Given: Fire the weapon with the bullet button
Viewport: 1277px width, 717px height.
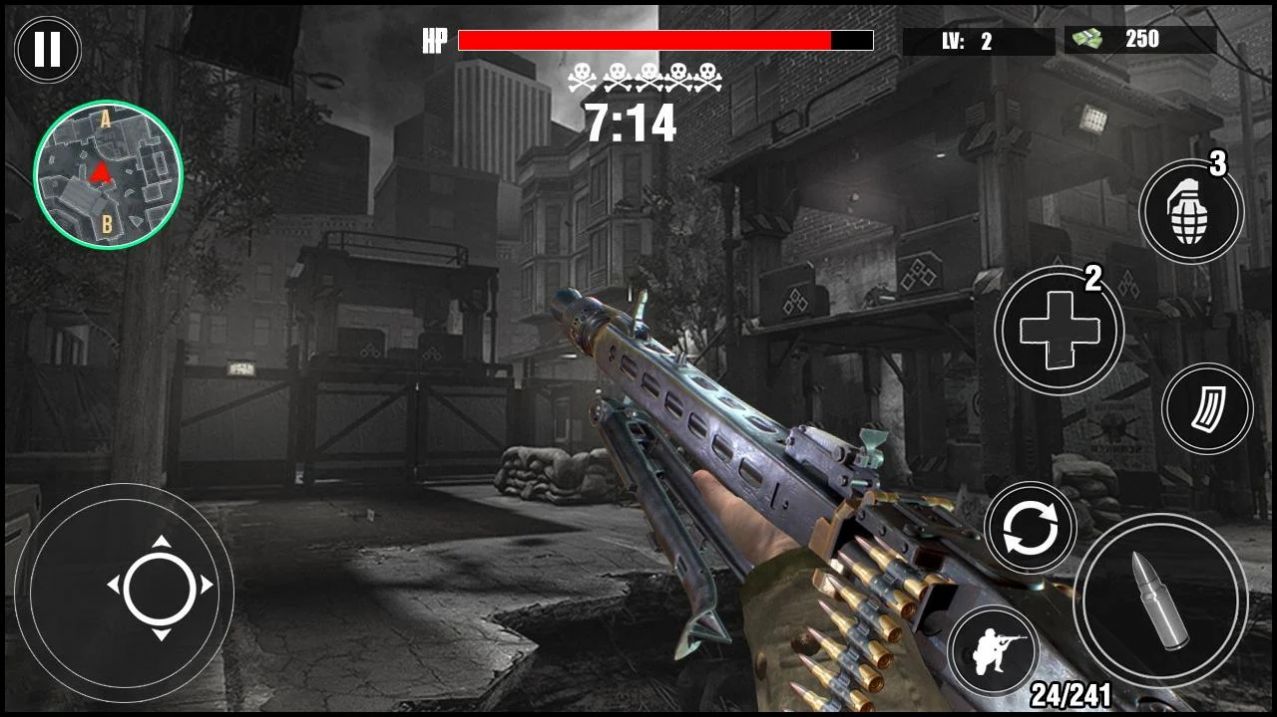Looking at the screenshot, I should [1160, 599].
